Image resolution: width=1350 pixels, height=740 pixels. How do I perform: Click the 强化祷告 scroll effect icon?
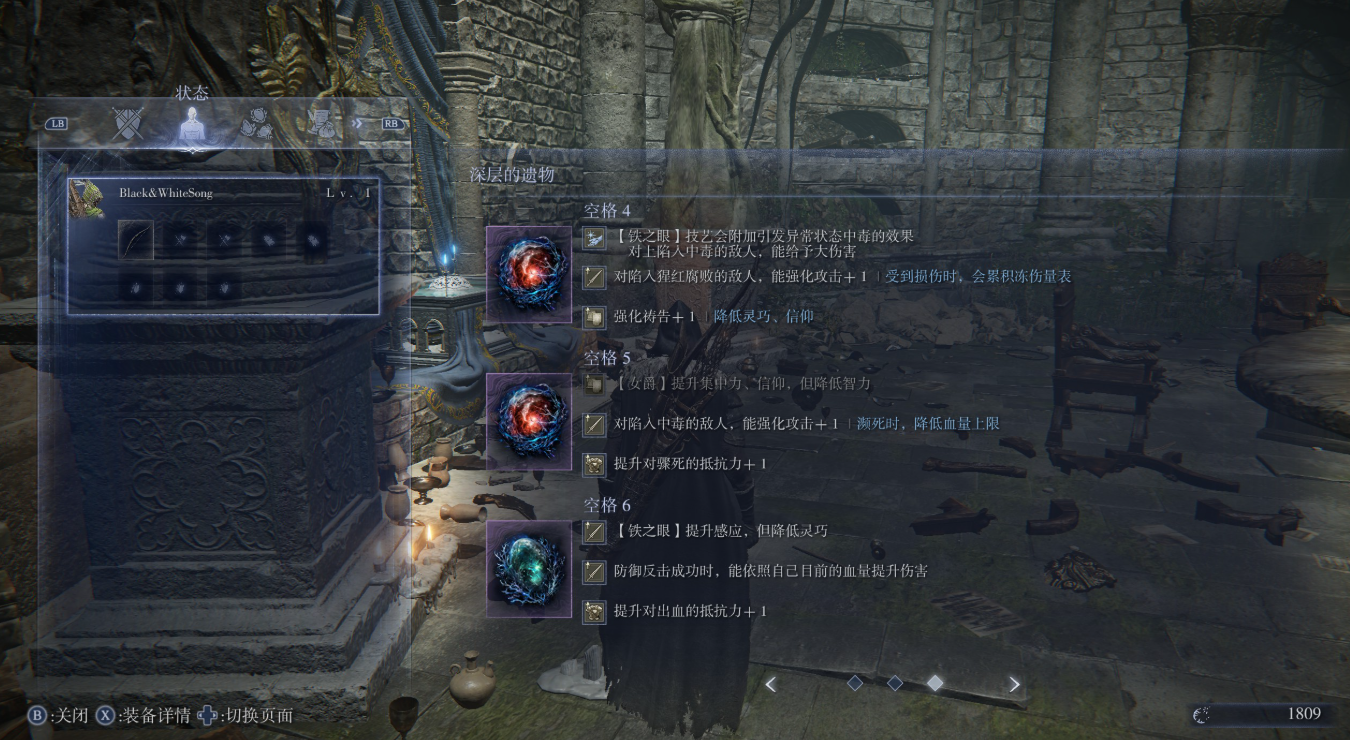593,315
